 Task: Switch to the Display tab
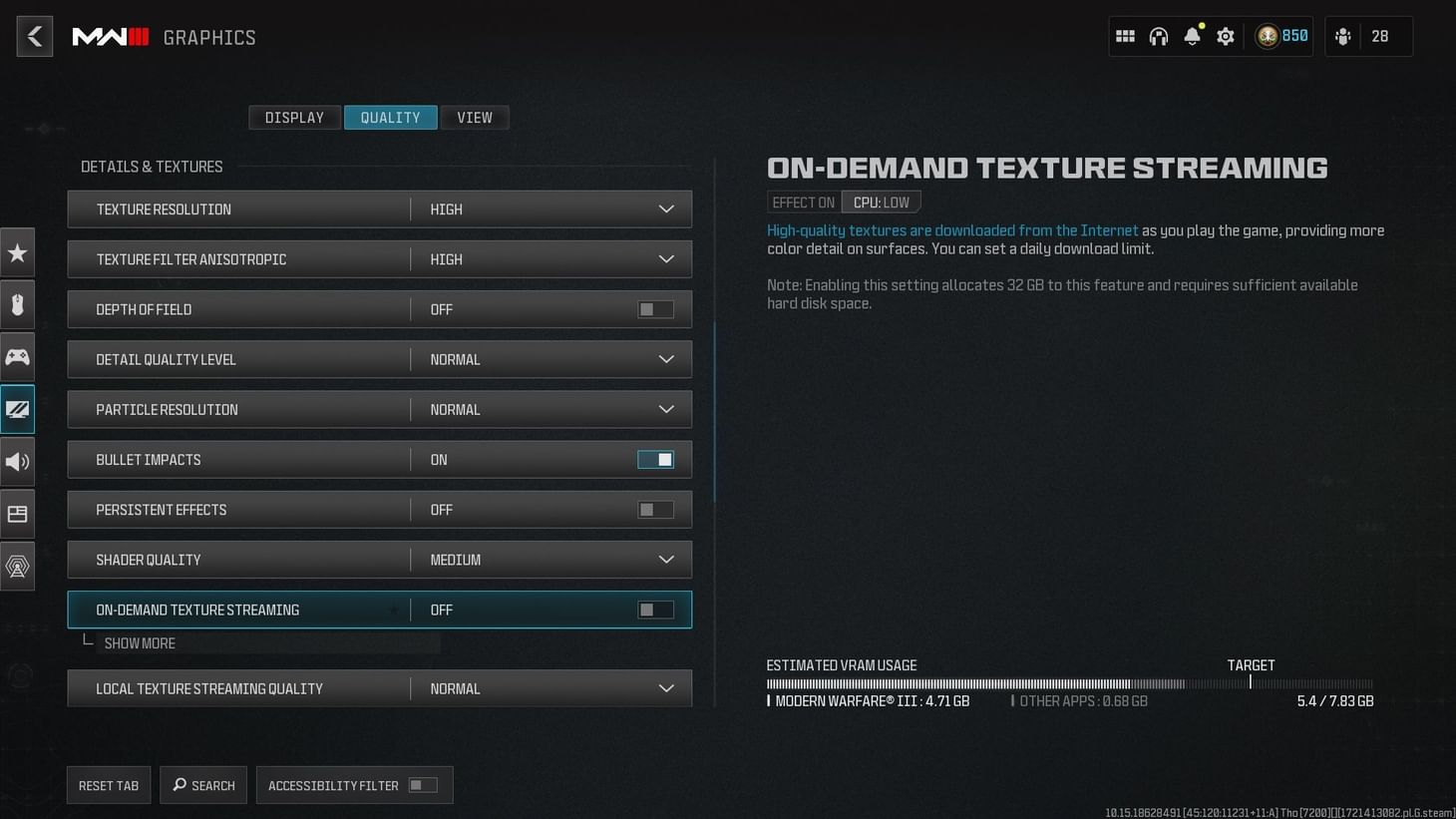tap(294, 117)
